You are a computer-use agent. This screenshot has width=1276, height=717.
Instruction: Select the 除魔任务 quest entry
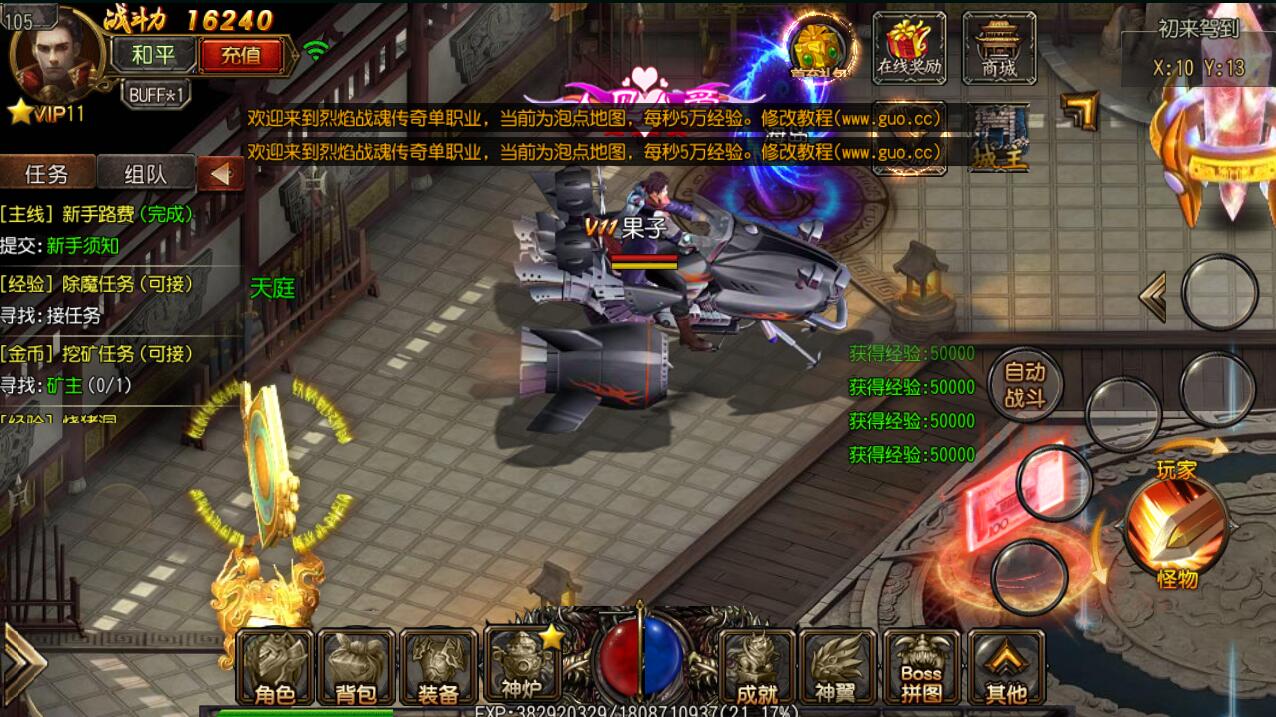(96, 284)
